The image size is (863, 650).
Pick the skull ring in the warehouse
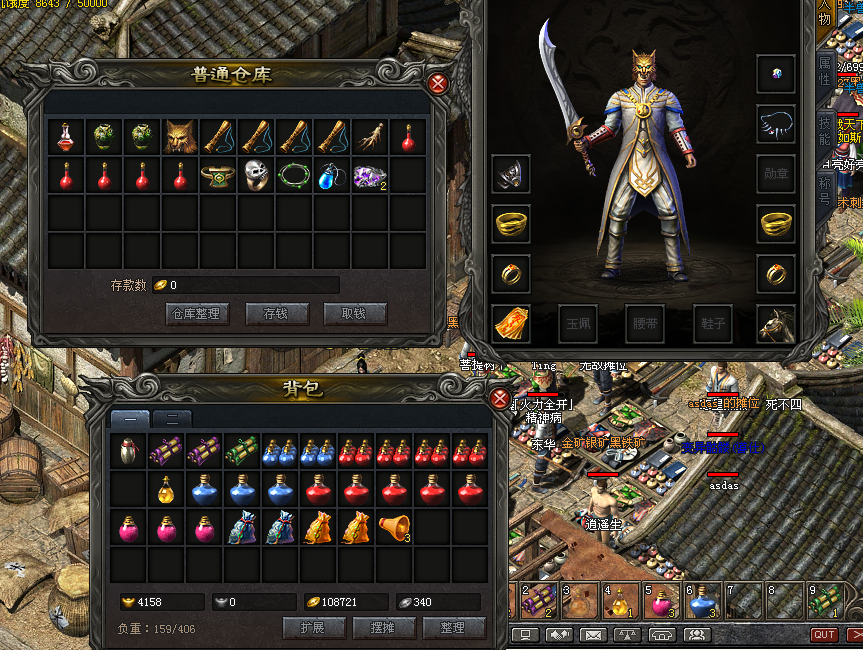256,176
